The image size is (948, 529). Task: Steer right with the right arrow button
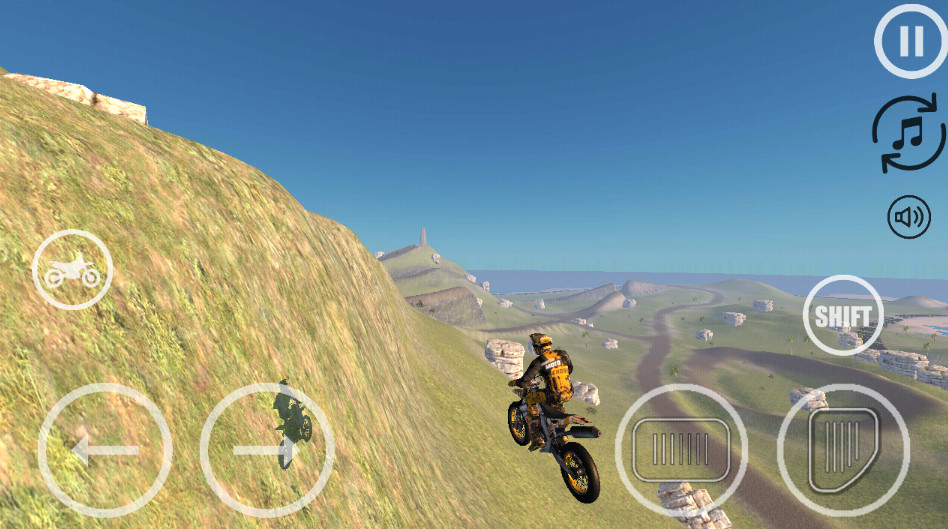tap(267, 450)
